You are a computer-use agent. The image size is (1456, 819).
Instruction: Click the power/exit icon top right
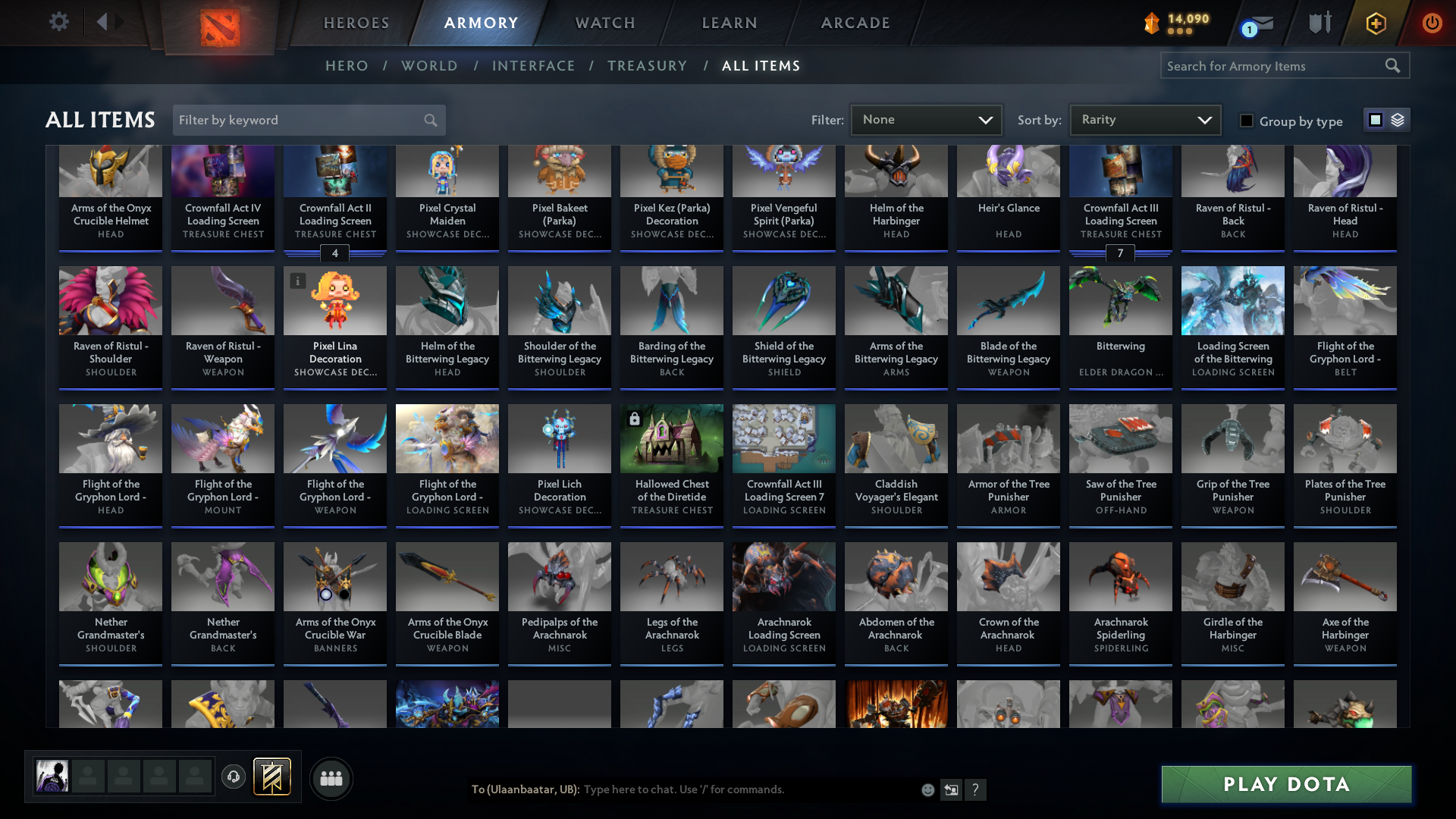click(x=1432, y=23)
